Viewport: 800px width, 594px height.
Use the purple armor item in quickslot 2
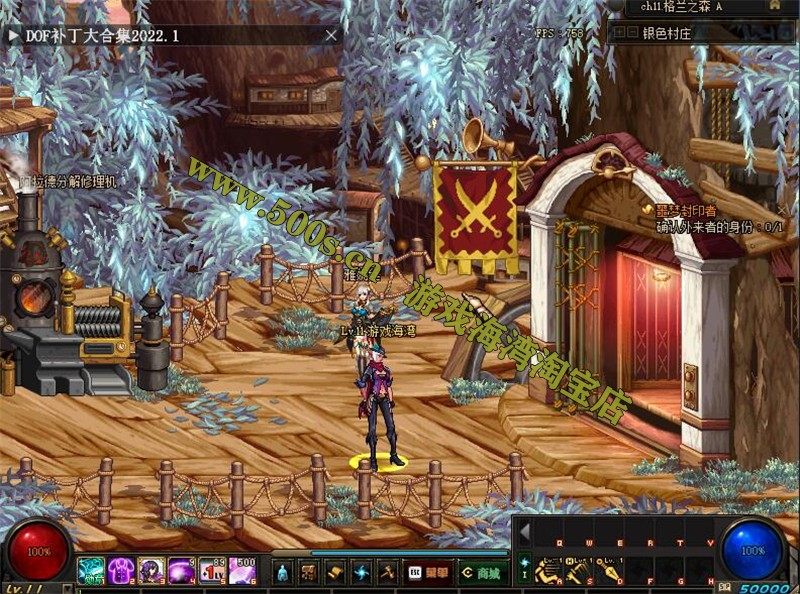coord(122,571)
